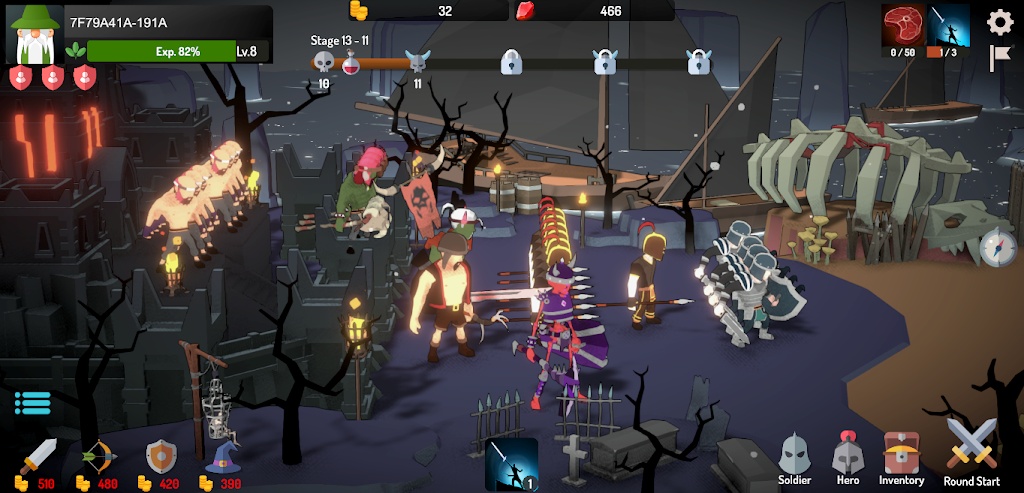Select the stage 10 skull marker
The width and height of the screenshot is (1024, 493).
pos(323,63)
